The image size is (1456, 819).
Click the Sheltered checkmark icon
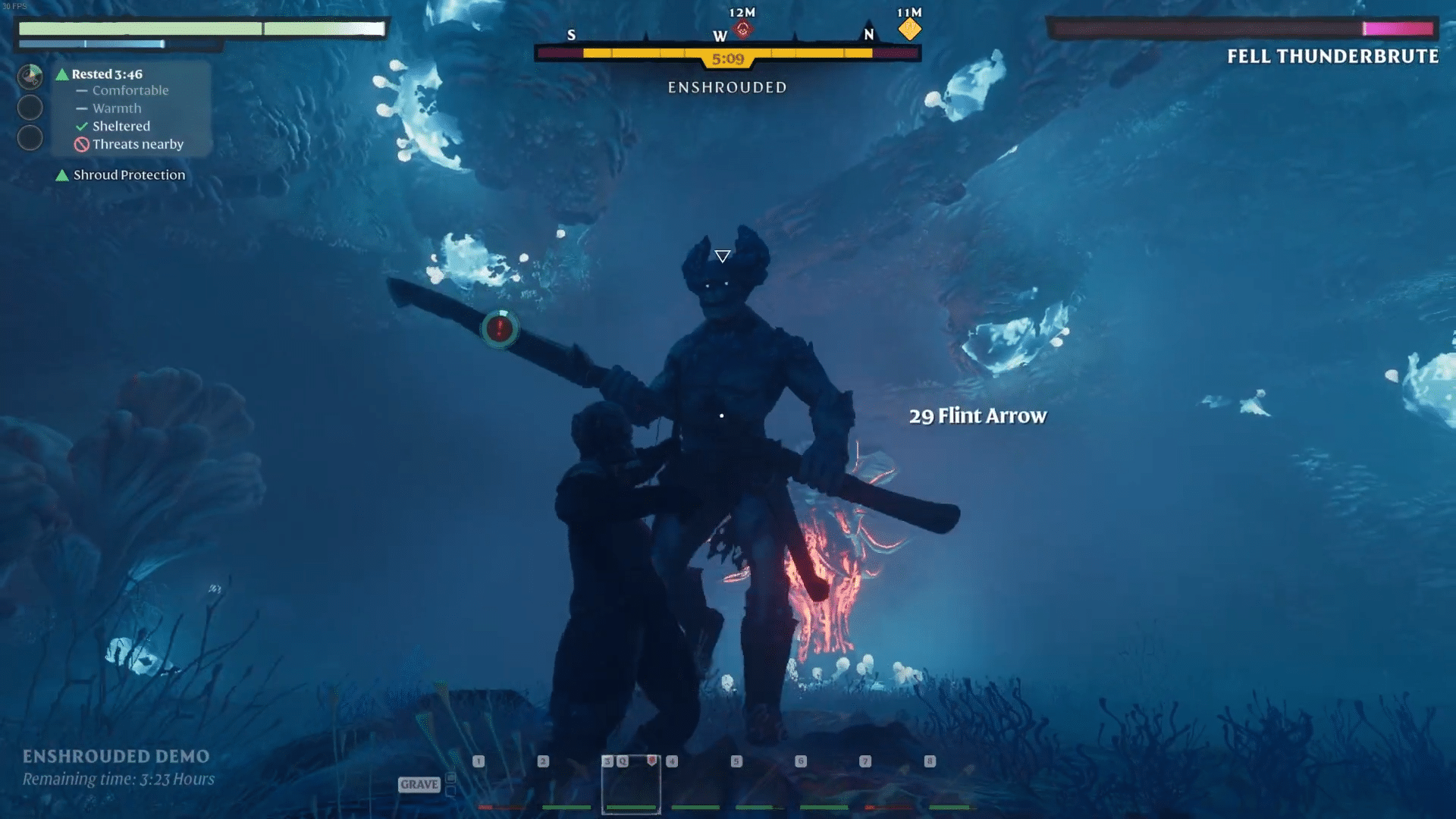[81, 126]
